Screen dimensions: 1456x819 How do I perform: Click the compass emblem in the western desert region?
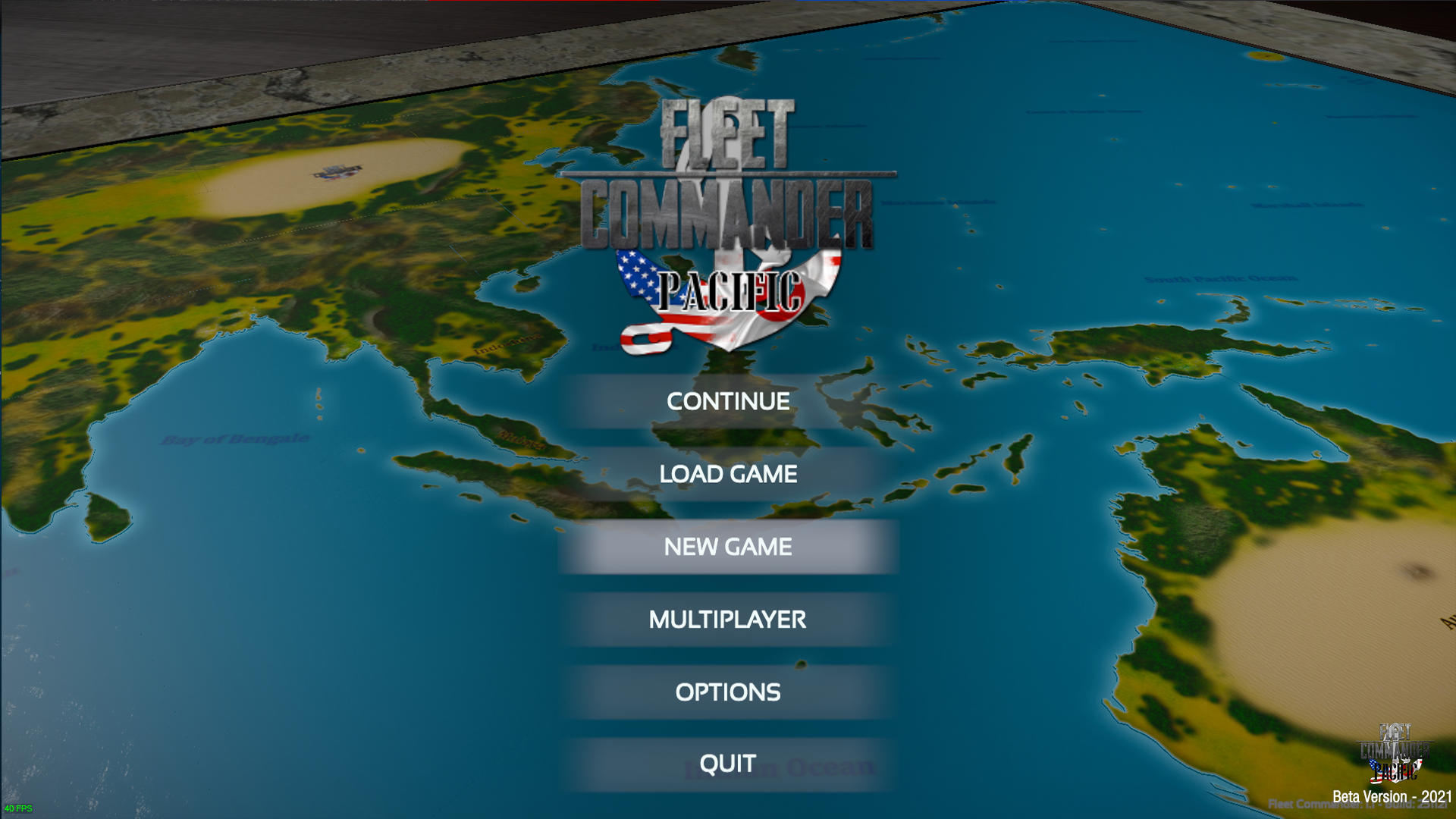tap(336, 173)
